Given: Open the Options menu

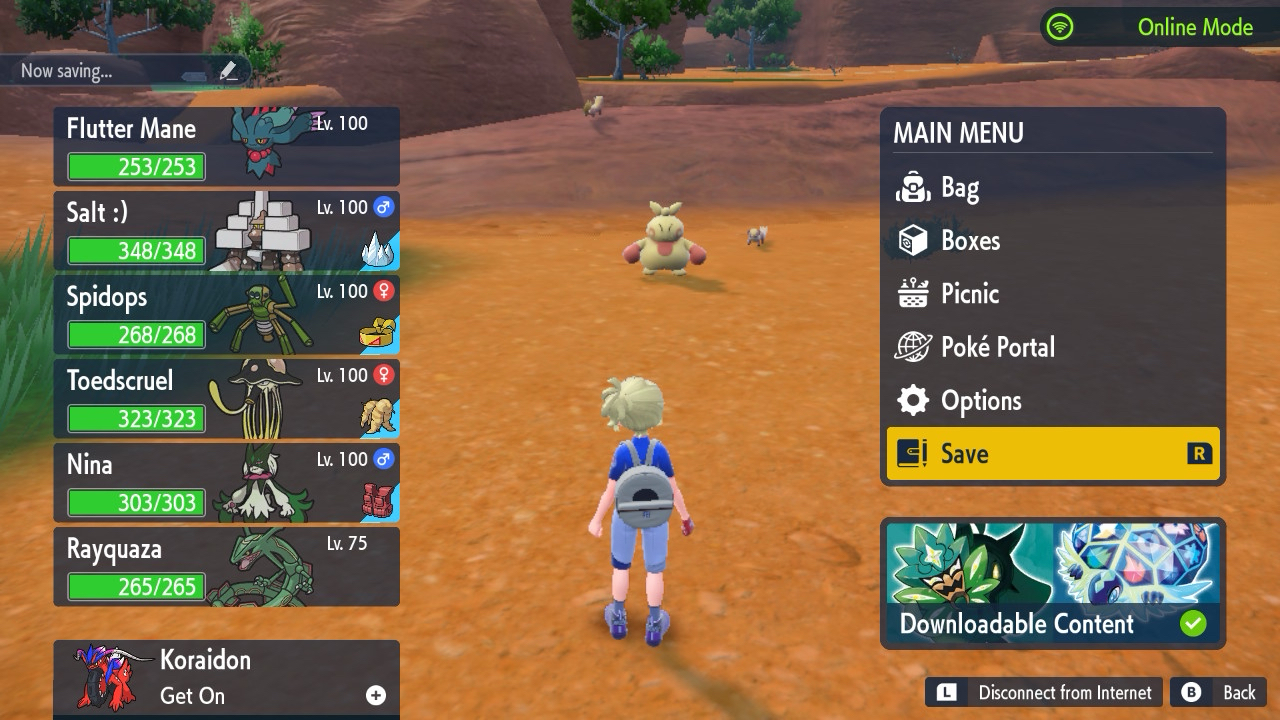Looking at the screenshot, I should [x=1052, y=401].
